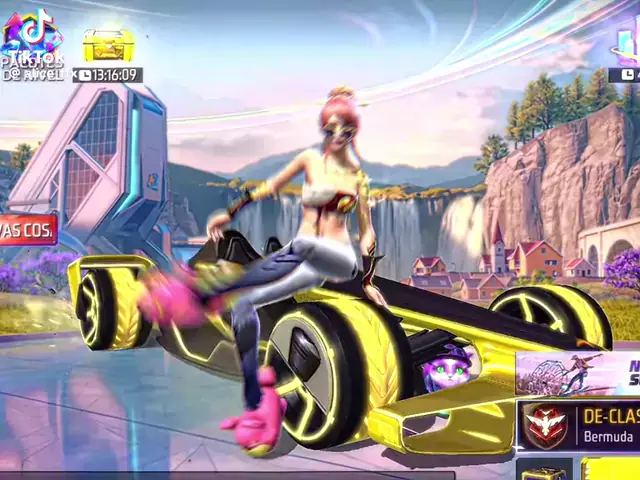Open the partially visible top-right event icon
This screenshot has height=480, width=640.
[x=627, y=45]
